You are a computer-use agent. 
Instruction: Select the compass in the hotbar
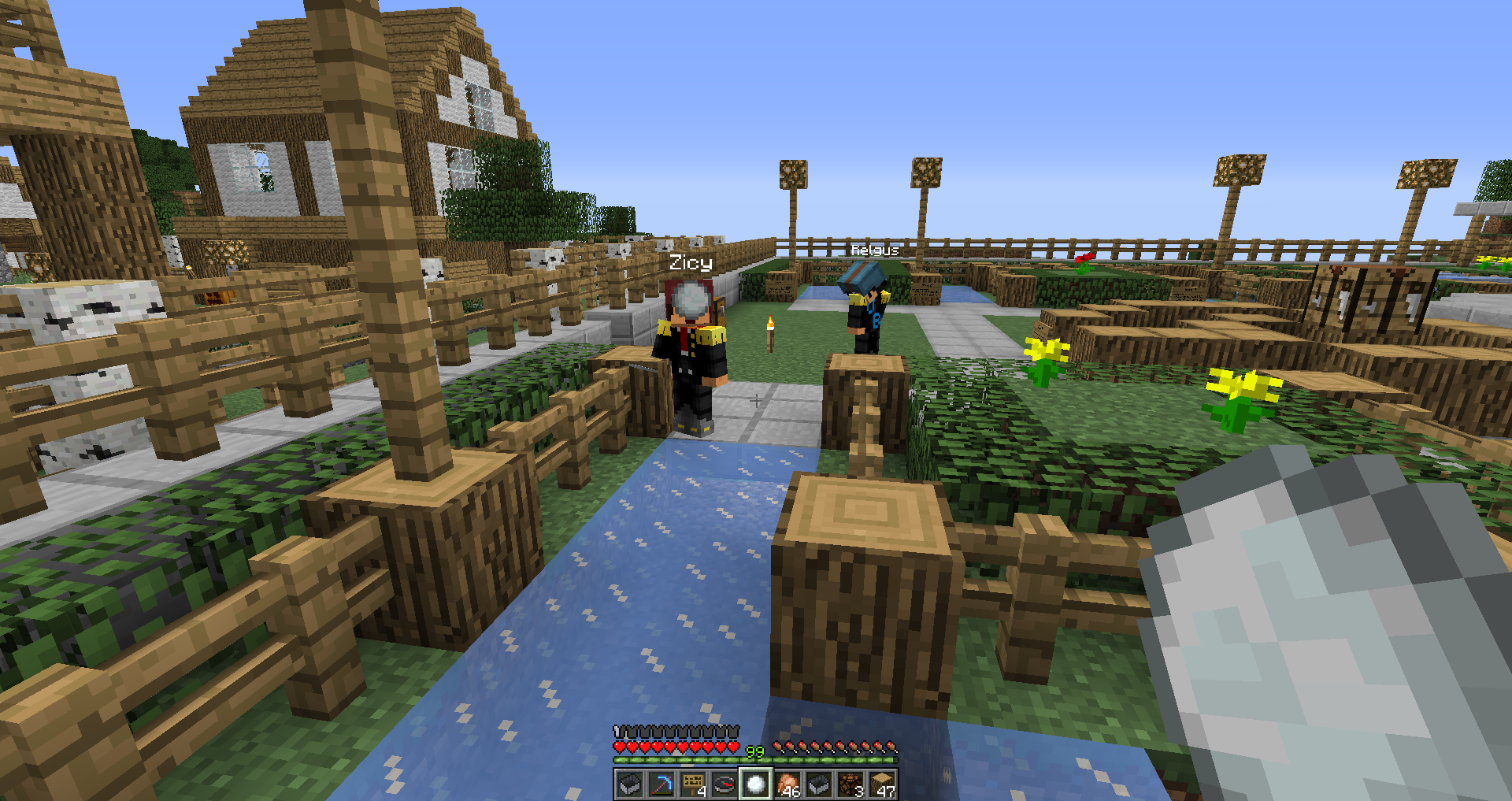coord(724,784)
